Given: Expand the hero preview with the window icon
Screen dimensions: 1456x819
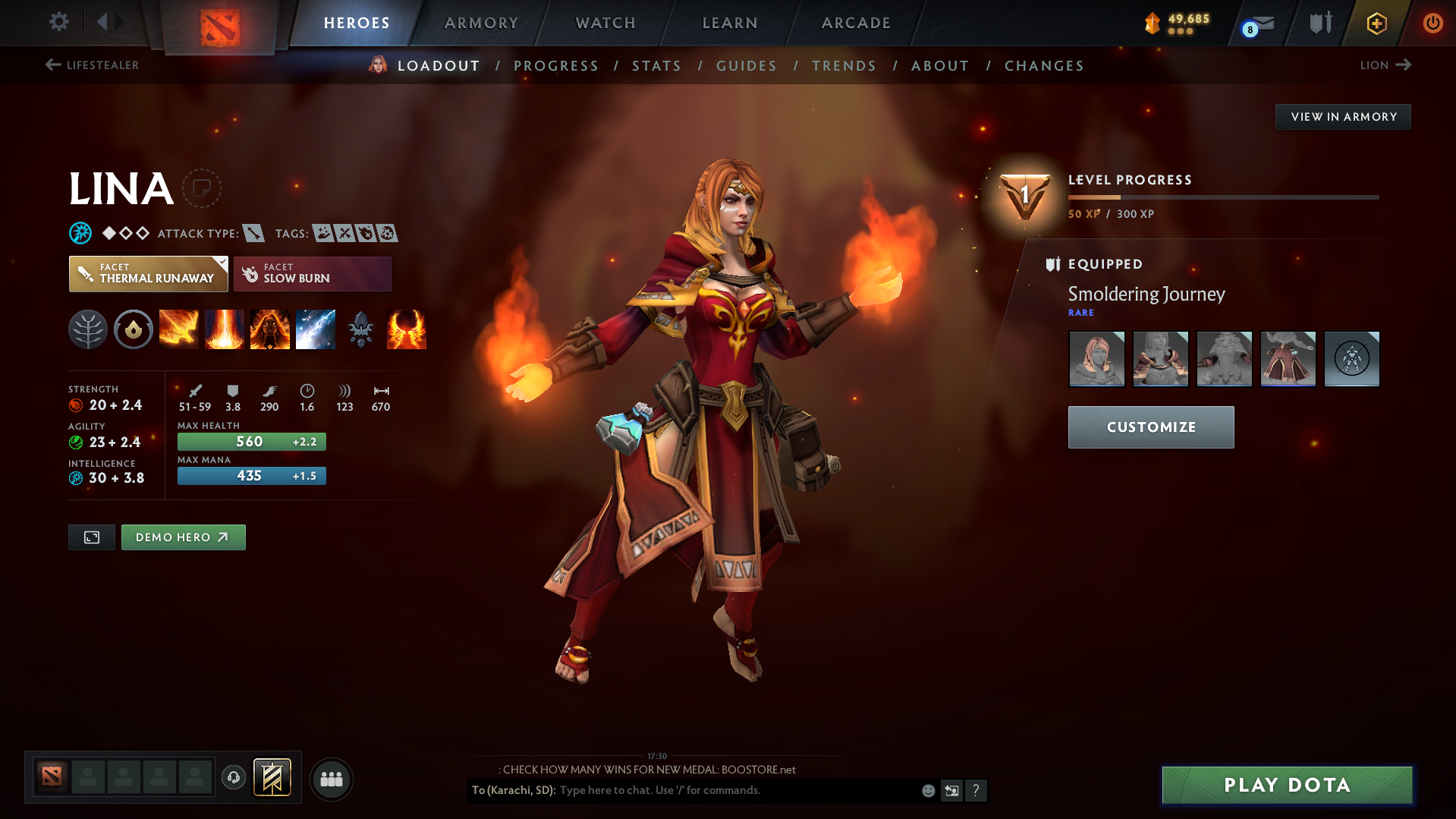Looking at the screenshot, I should coord(91,537).
